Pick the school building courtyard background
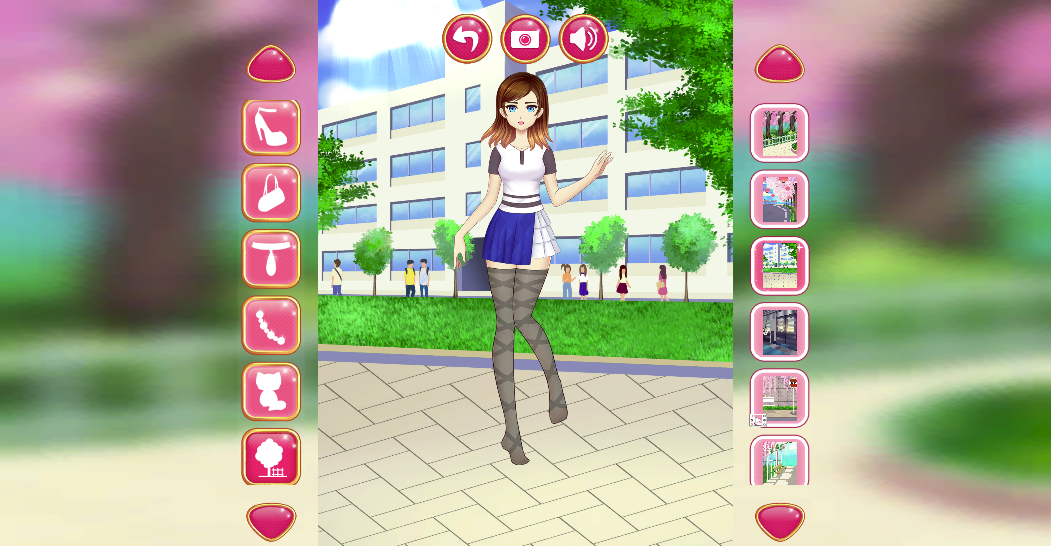 coord(780,265)
